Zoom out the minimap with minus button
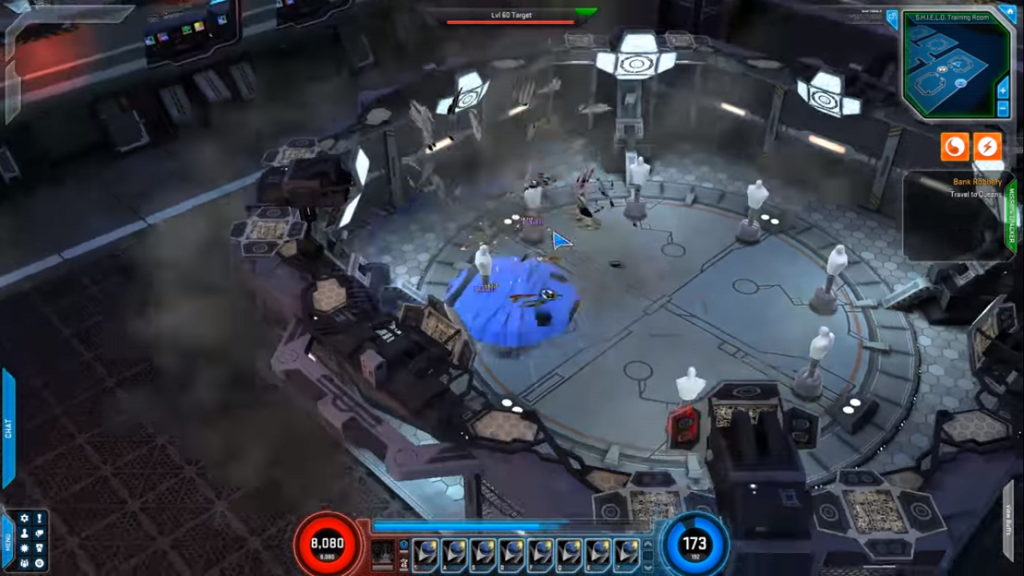This screenshot has width=1024, height=576. click(1003, 108)
